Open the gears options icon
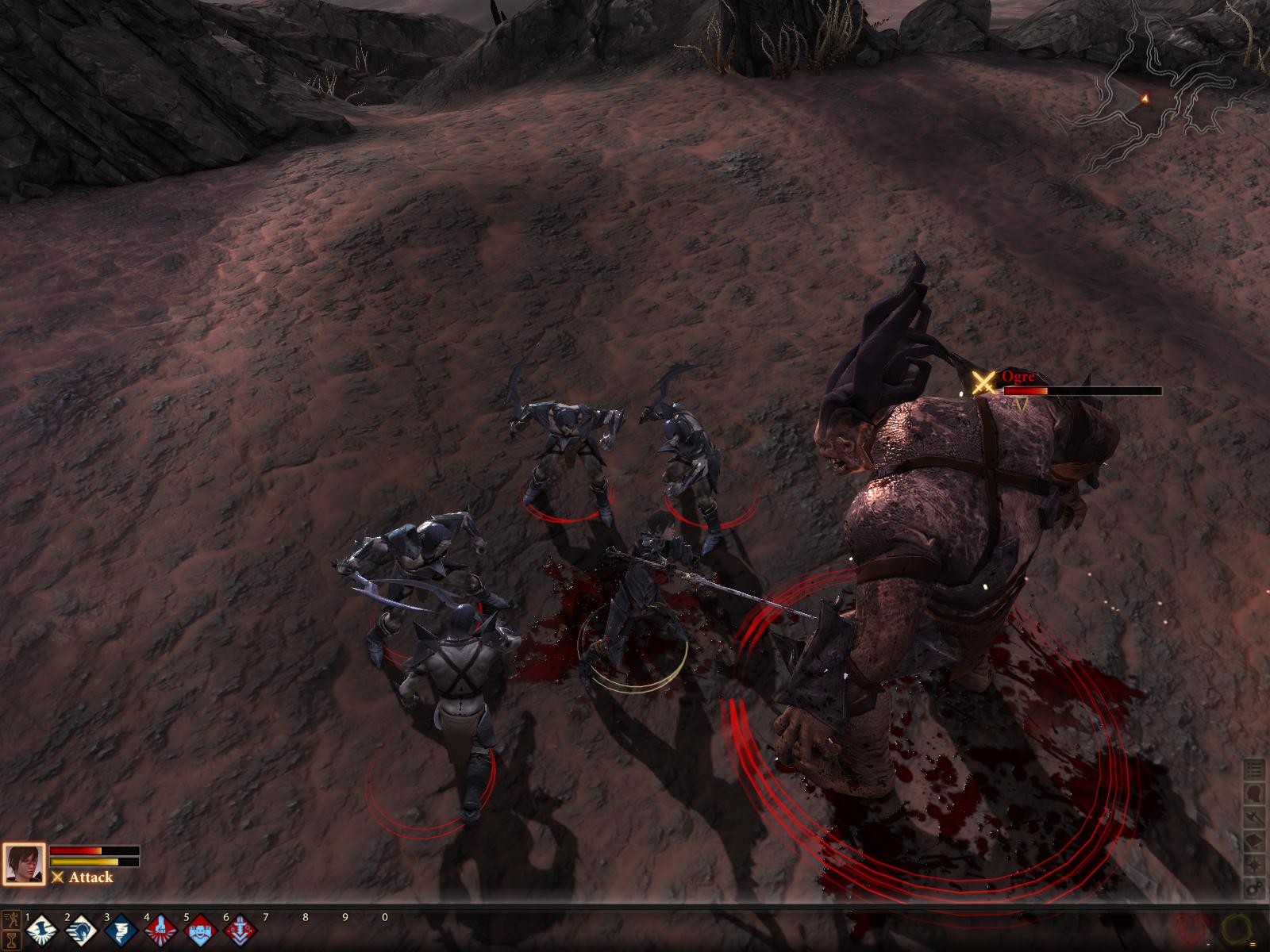Screen dimensions: 1270x952 [1254, 889]
